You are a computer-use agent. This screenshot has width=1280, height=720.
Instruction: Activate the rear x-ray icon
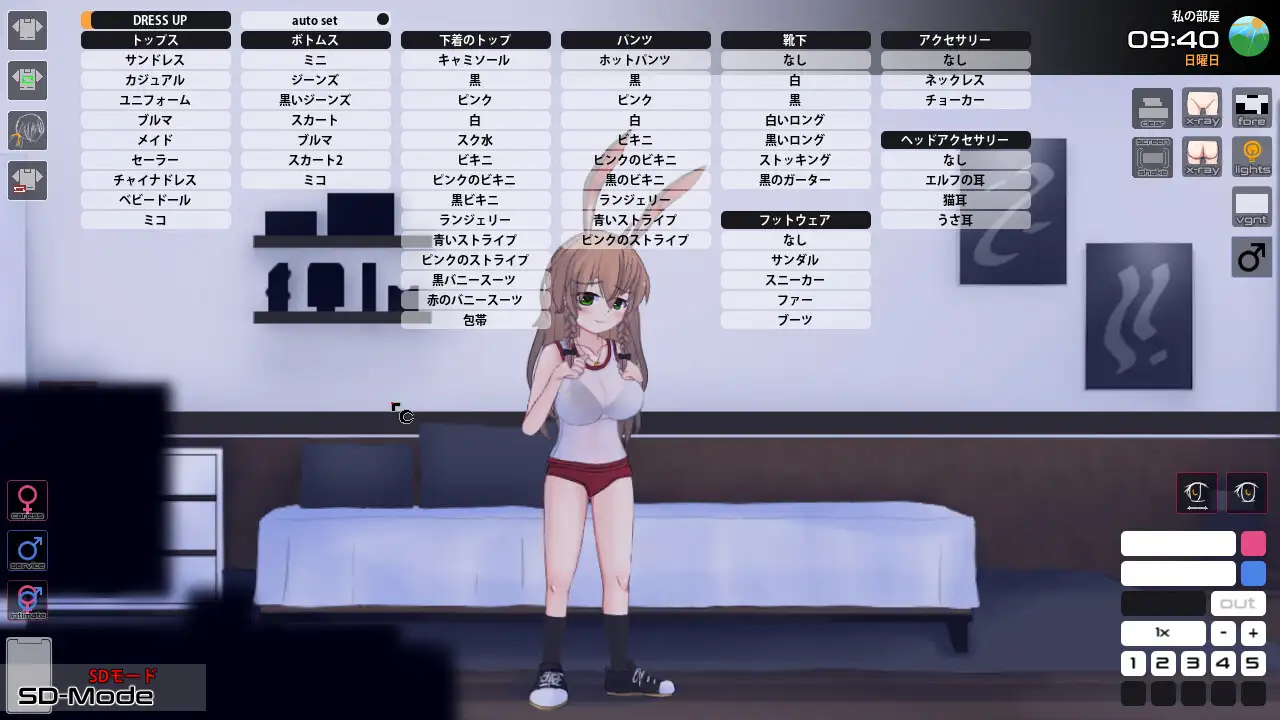[x=1201, y=157]
